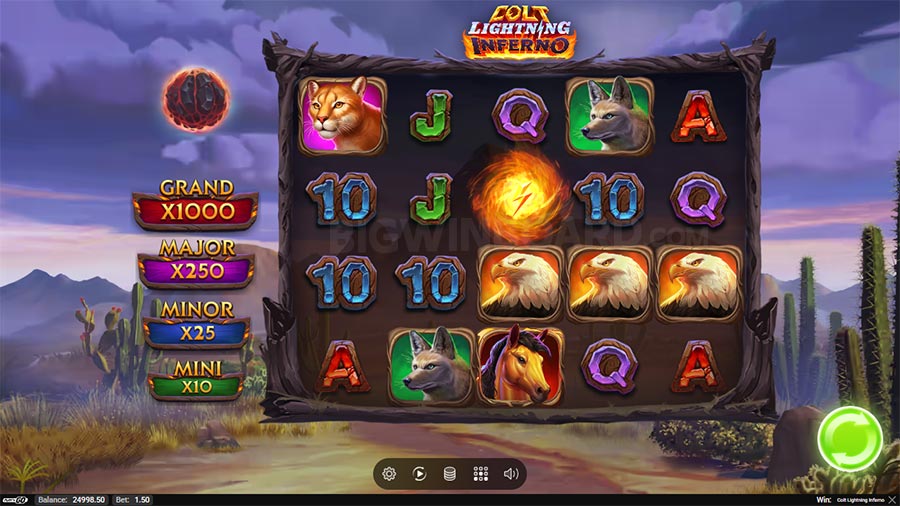Start autoplay spins

[420, 474]
